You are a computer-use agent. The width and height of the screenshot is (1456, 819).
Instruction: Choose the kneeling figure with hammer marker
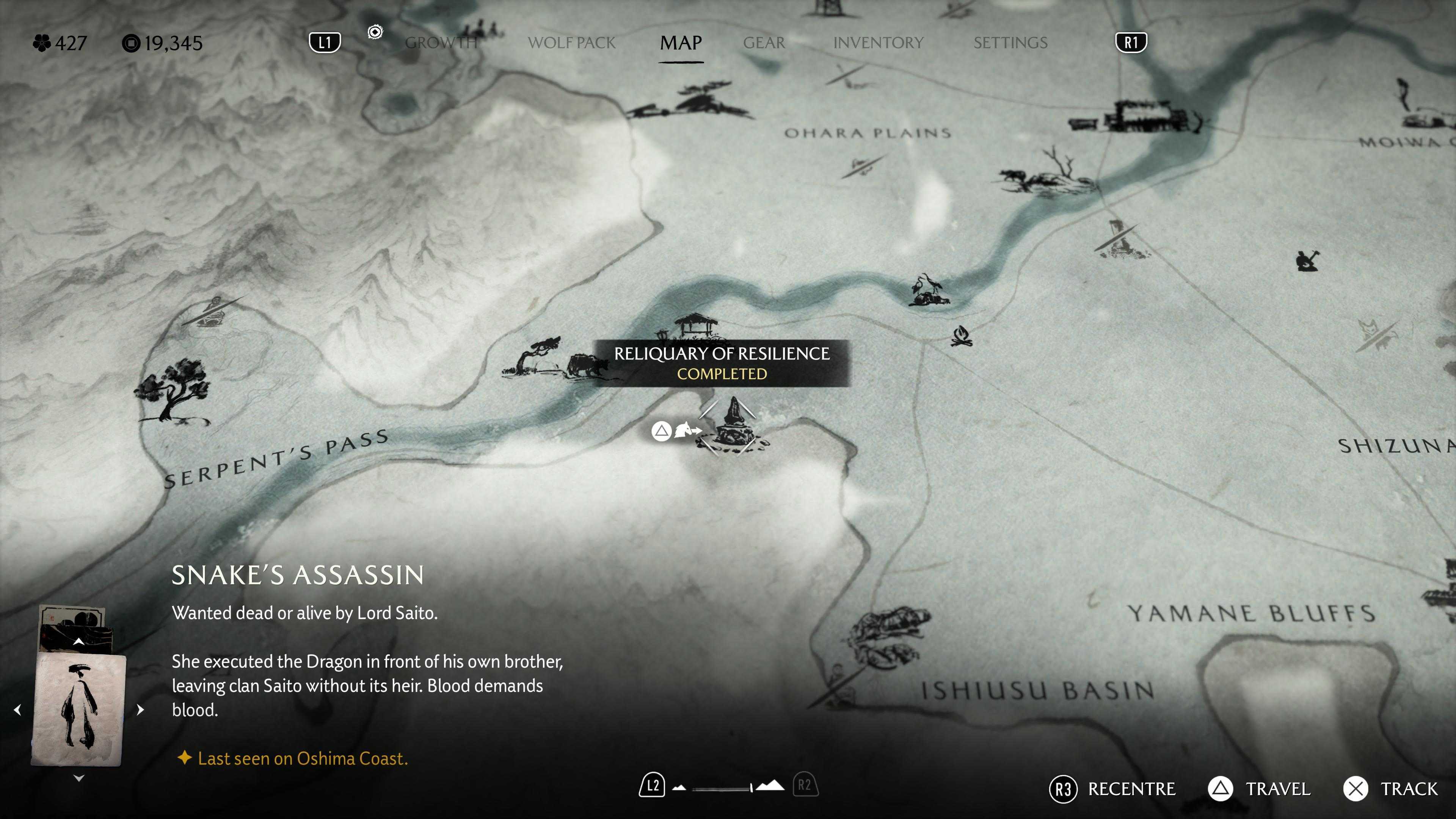tap(1307, 260)
